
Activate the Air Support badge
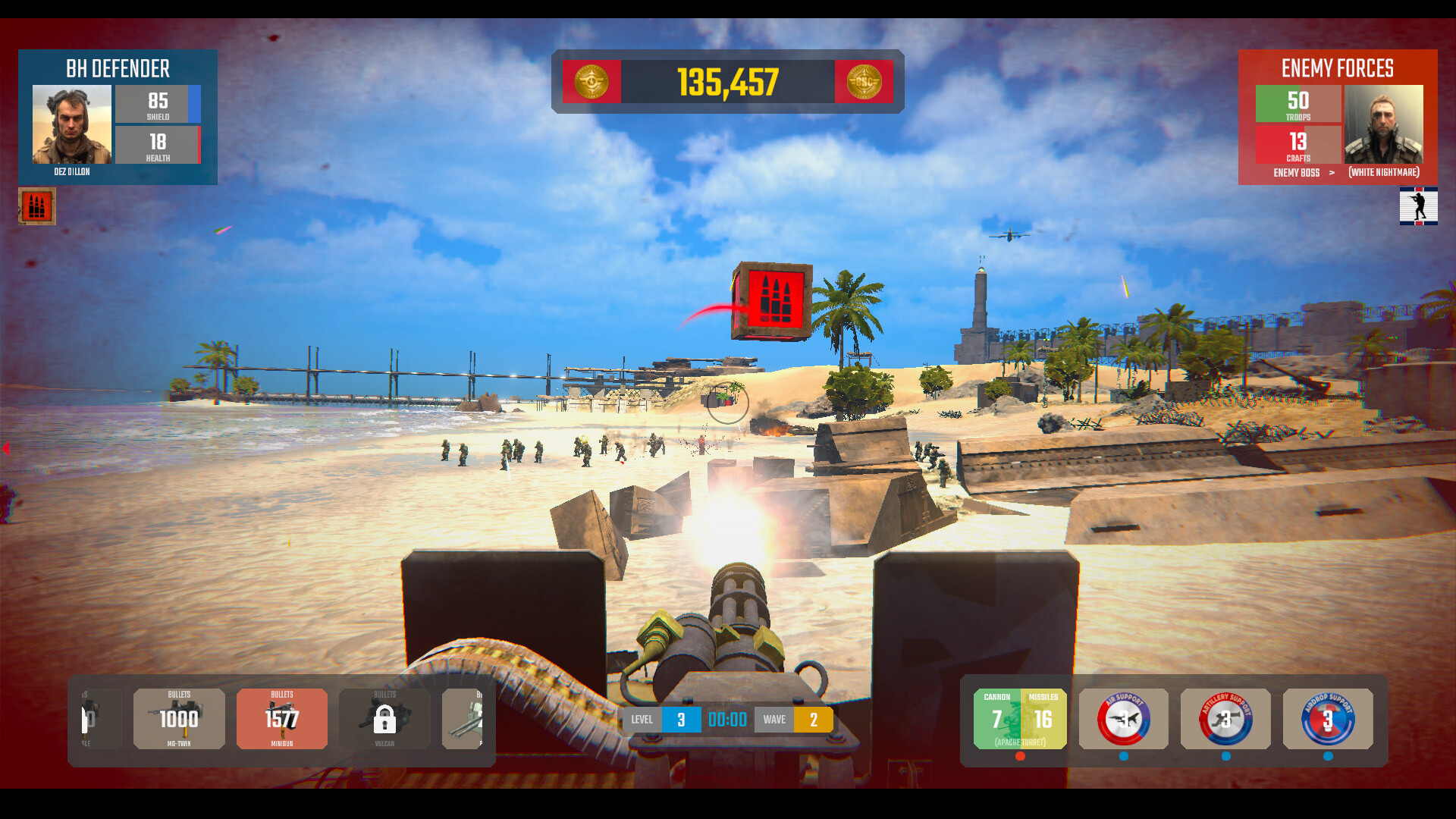[x=1123, y=719]
